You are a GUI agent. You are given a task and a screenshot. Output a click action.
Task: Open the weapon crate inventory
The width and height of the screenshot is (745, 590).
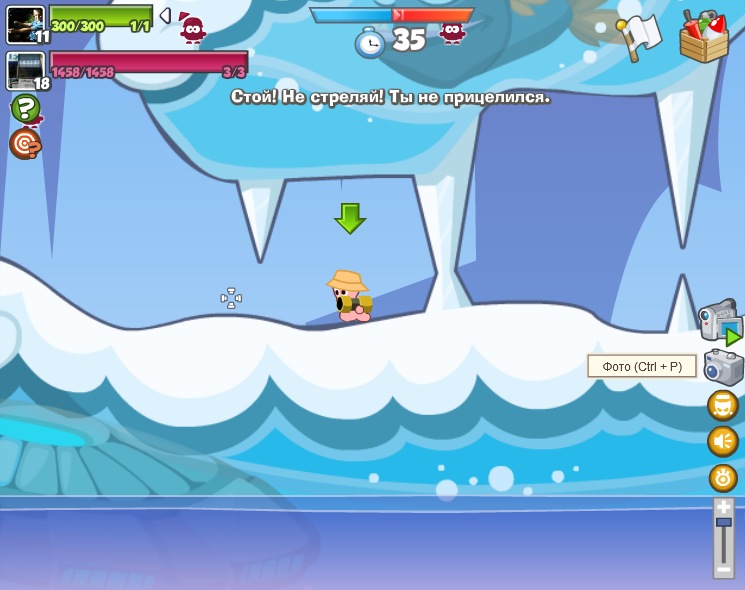click(x=704, y=37)
